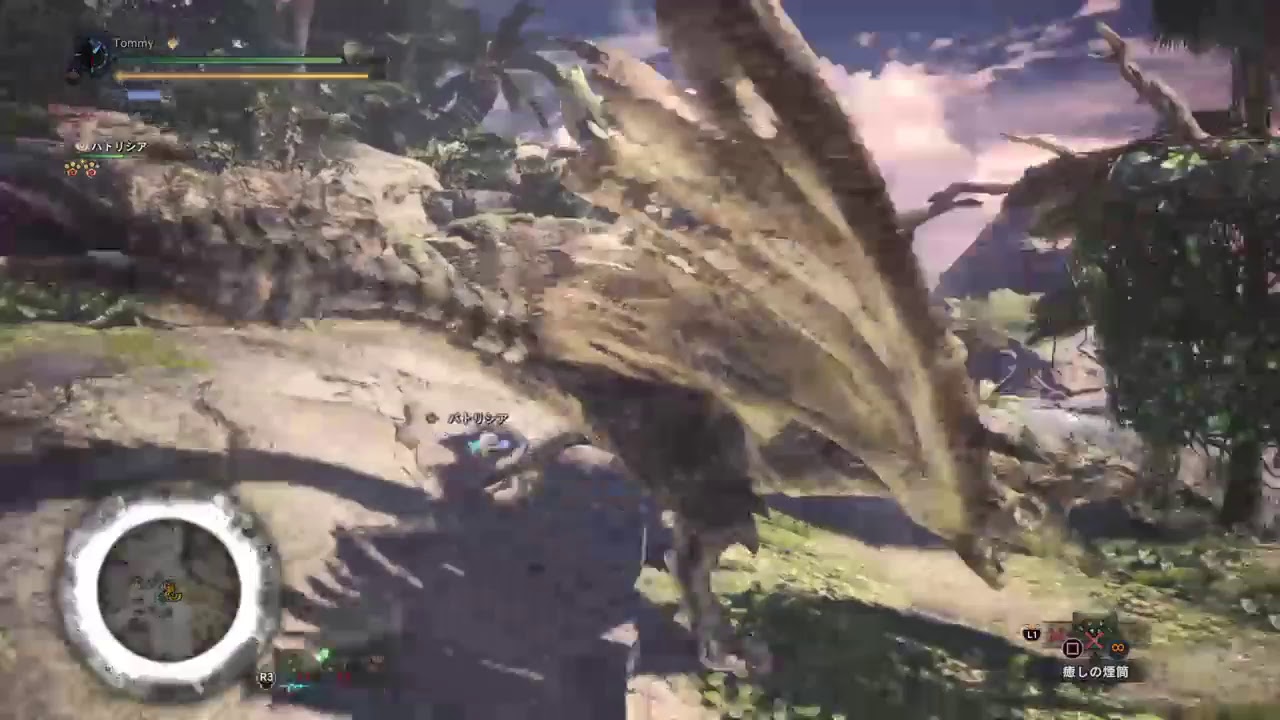Click the infinity item count icon
1280x720 pixels.
point(1118,648)
